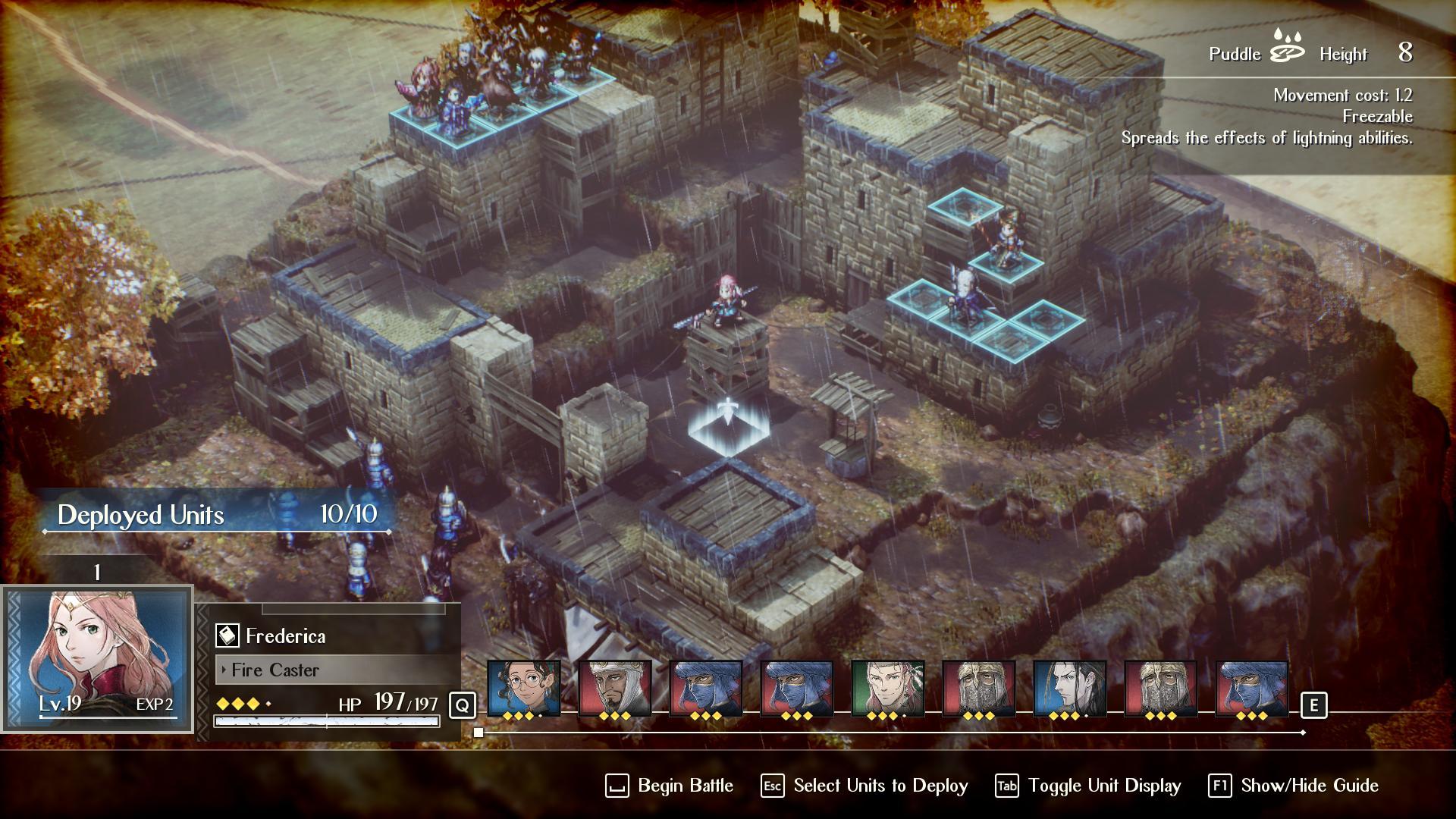Select Frederica's large character portrait
Viewport: 1456px width, 819px height.
pyautogui.click(x=97, y=657)
